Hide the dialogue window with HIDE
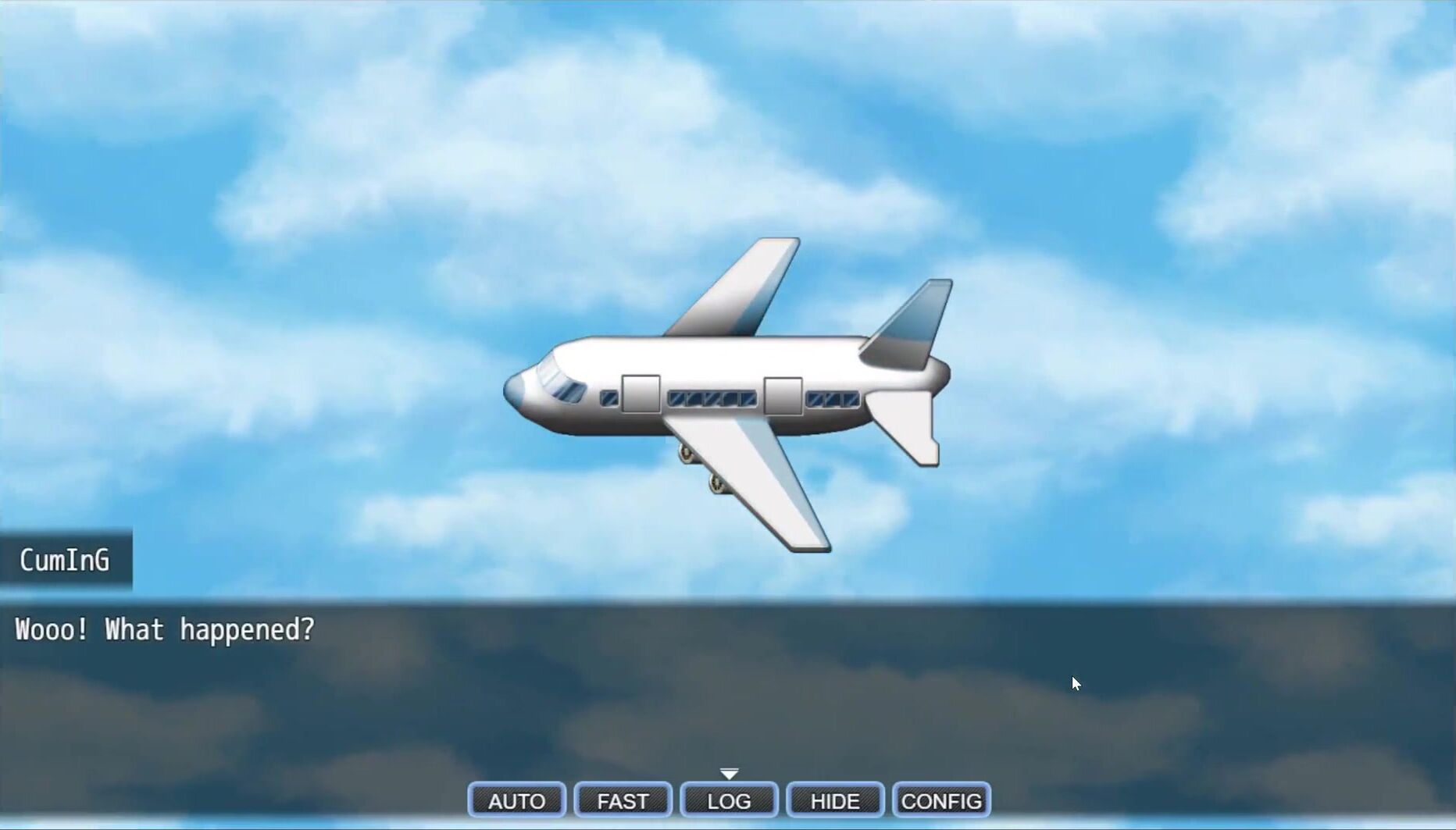The image size is (1456, 830). (x=835, y=800)
